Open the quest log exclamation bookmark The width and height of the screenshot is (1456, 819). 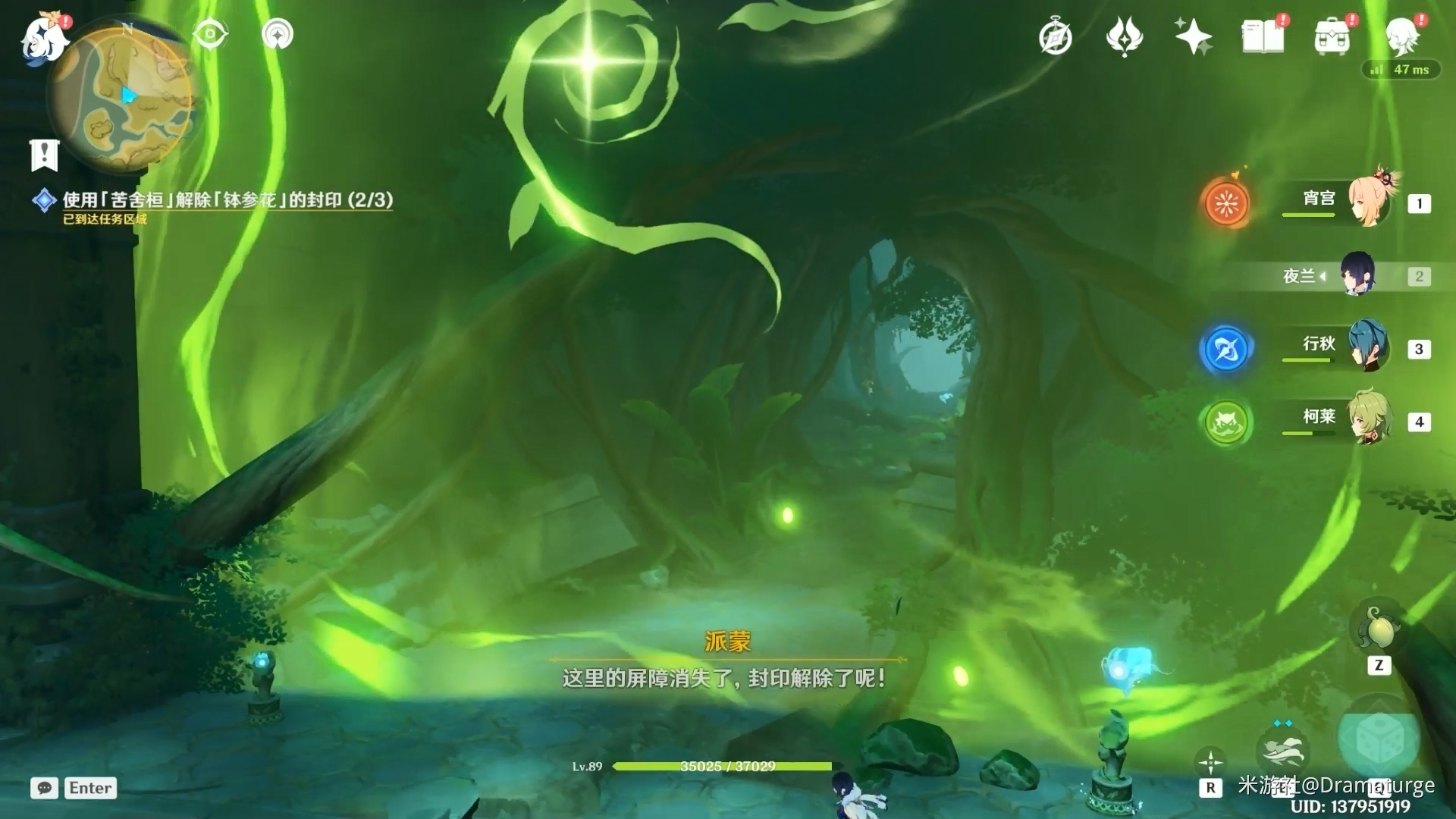(45, 155)
